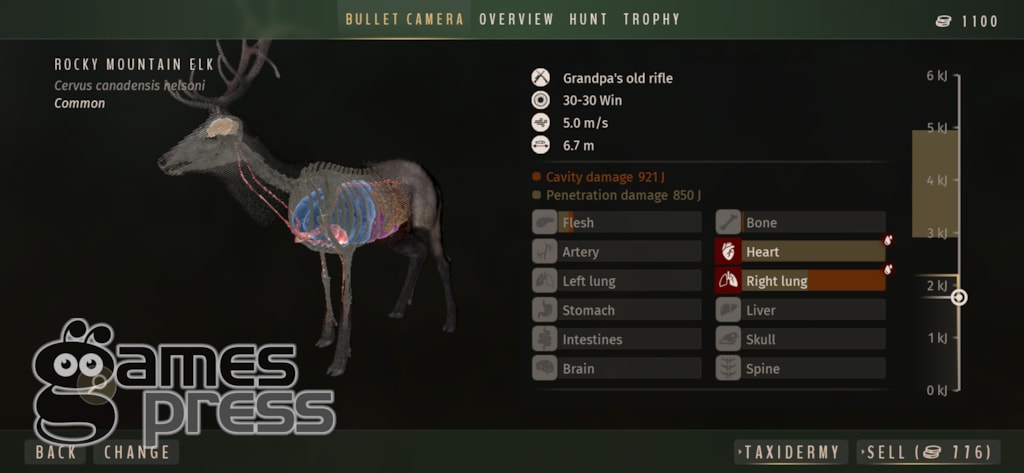Show the Hunt tab
Screen dimensions: 1024x473
coord(588,19)
